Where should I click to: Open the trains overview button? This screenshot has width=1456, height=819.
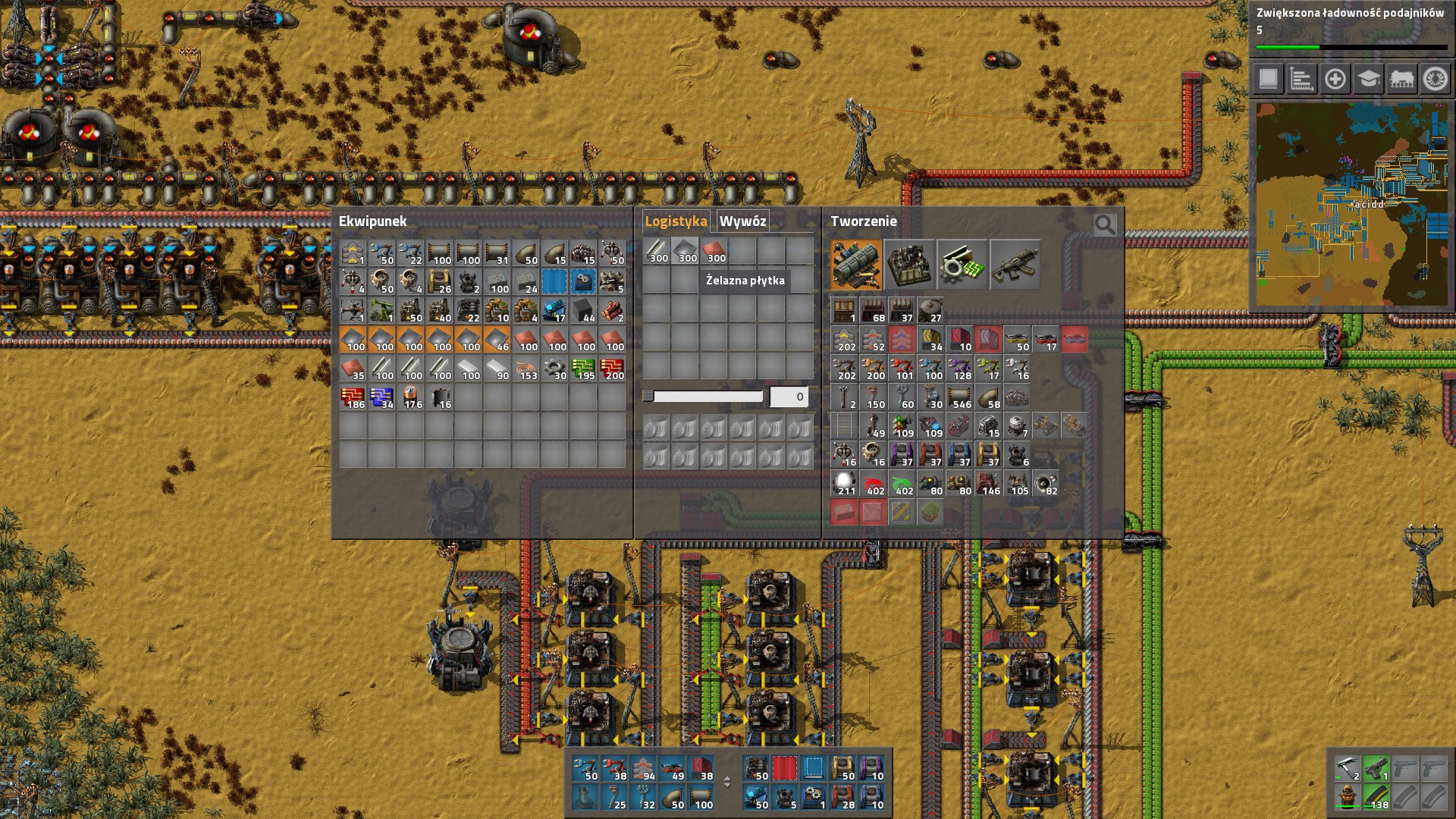point(1402,79)
